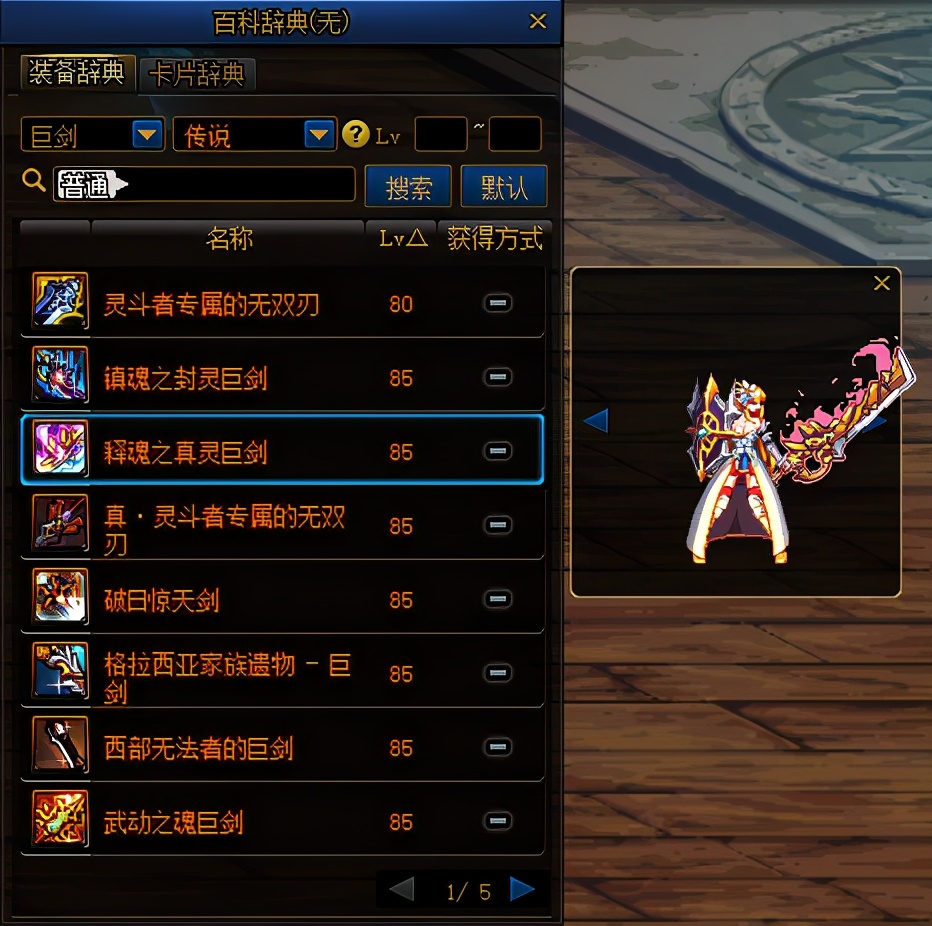The image size is (932, 926).
Task: Go to the next page of results
Action: coord(521,889)
